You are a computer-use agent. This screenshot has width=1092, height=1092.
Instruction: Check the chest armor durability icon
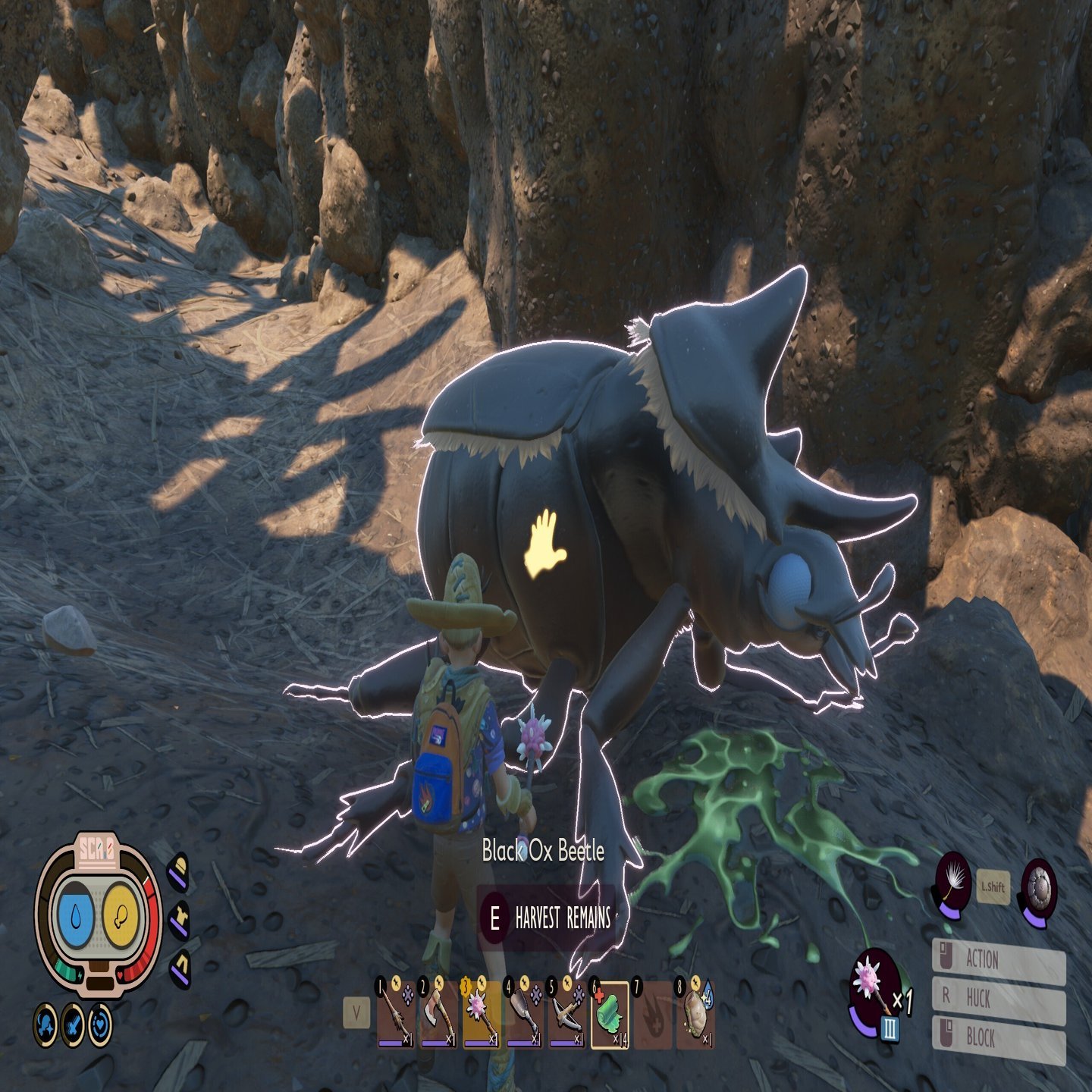(x=180, y=921)
